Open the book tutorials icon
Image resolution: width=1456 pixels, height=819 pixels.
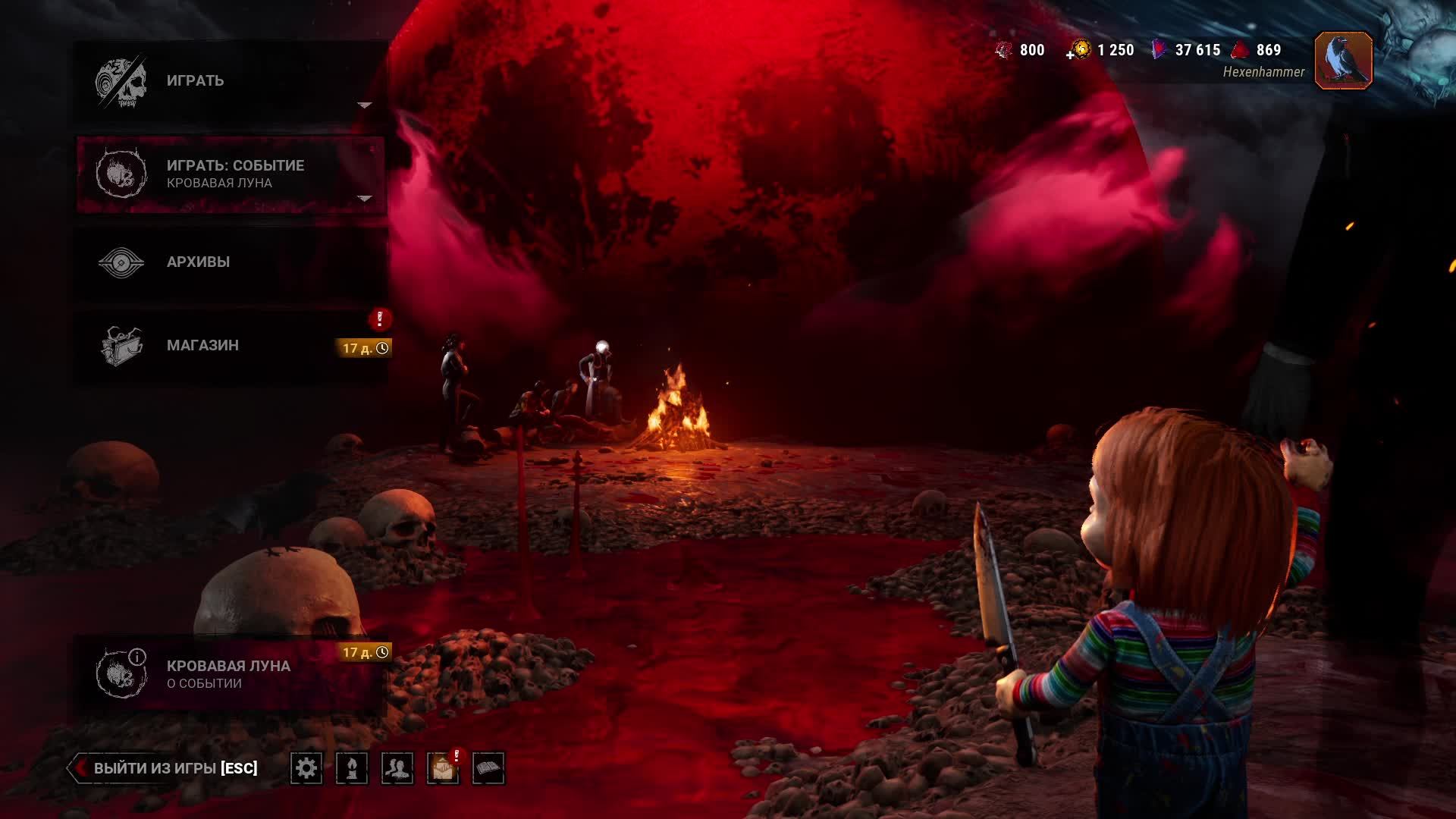(488, 768)
